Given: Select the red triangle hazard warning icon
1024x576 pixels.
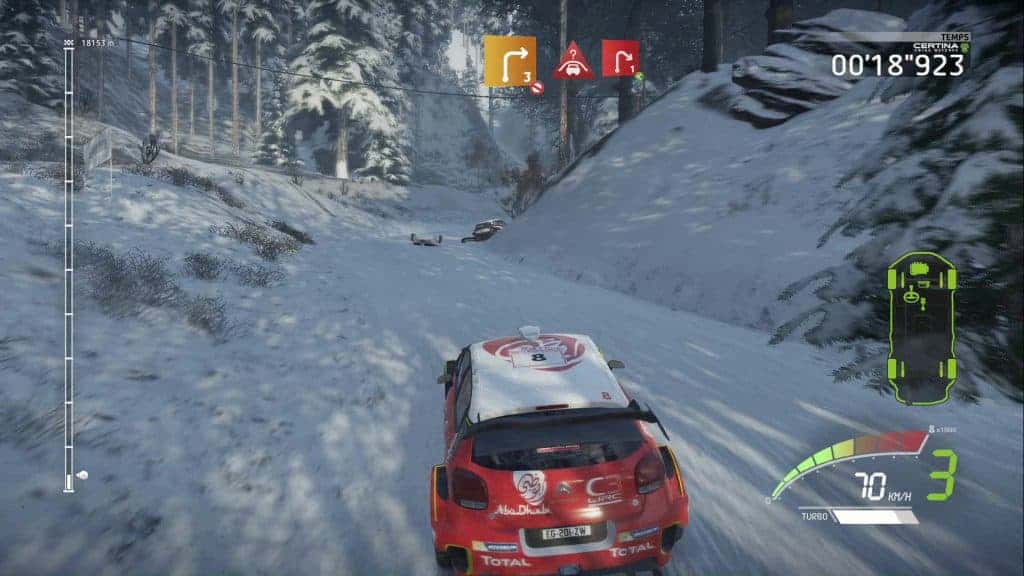Looking at the screenshot, I should click(x=573, y=61).
